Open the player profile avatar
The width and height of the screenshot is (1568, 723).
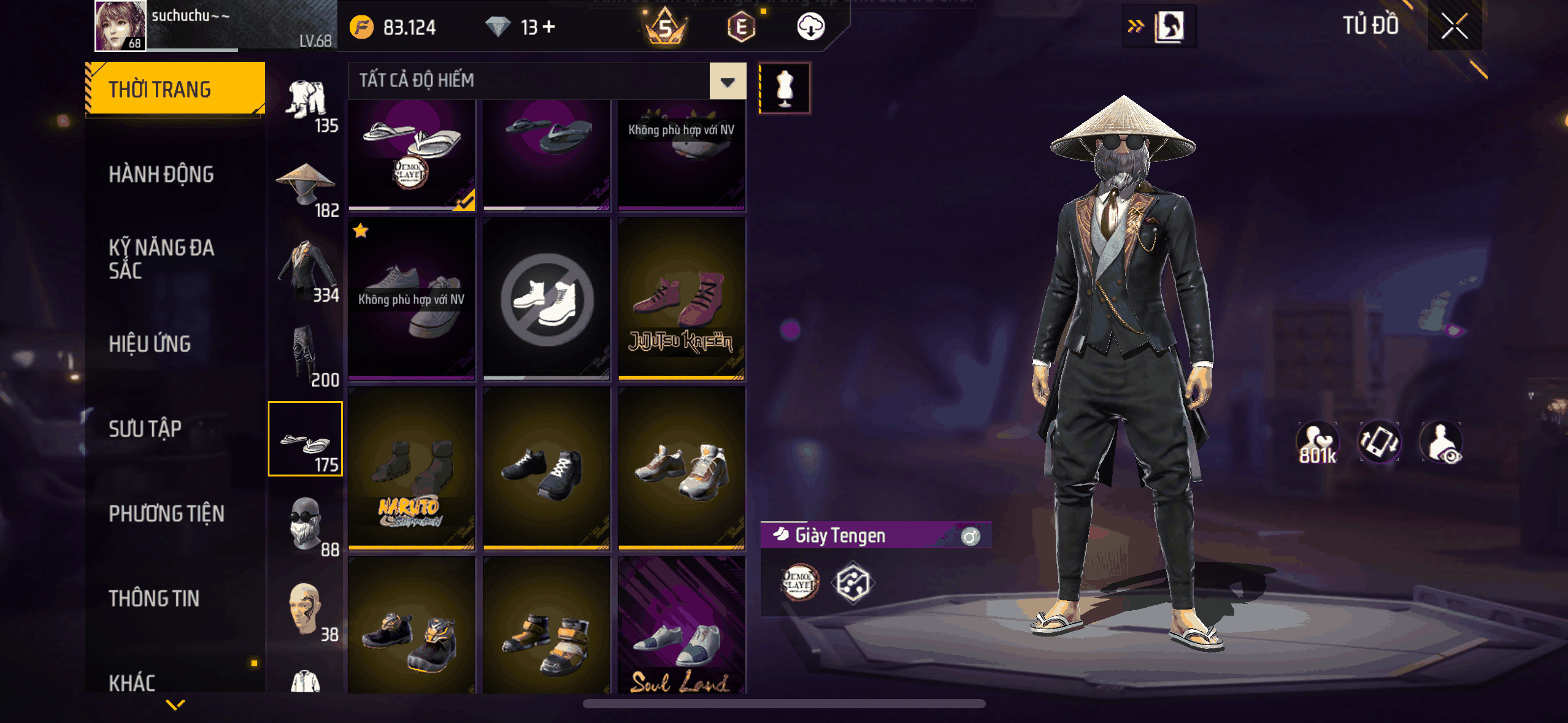(x=120, y=26)
